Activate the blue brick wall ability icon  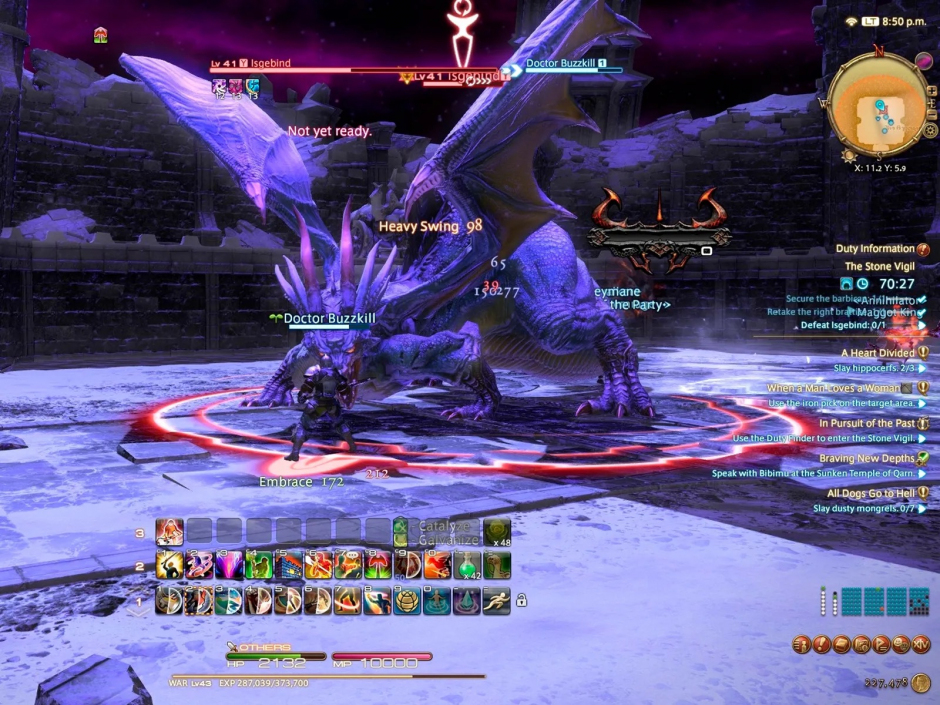(289, 566)
